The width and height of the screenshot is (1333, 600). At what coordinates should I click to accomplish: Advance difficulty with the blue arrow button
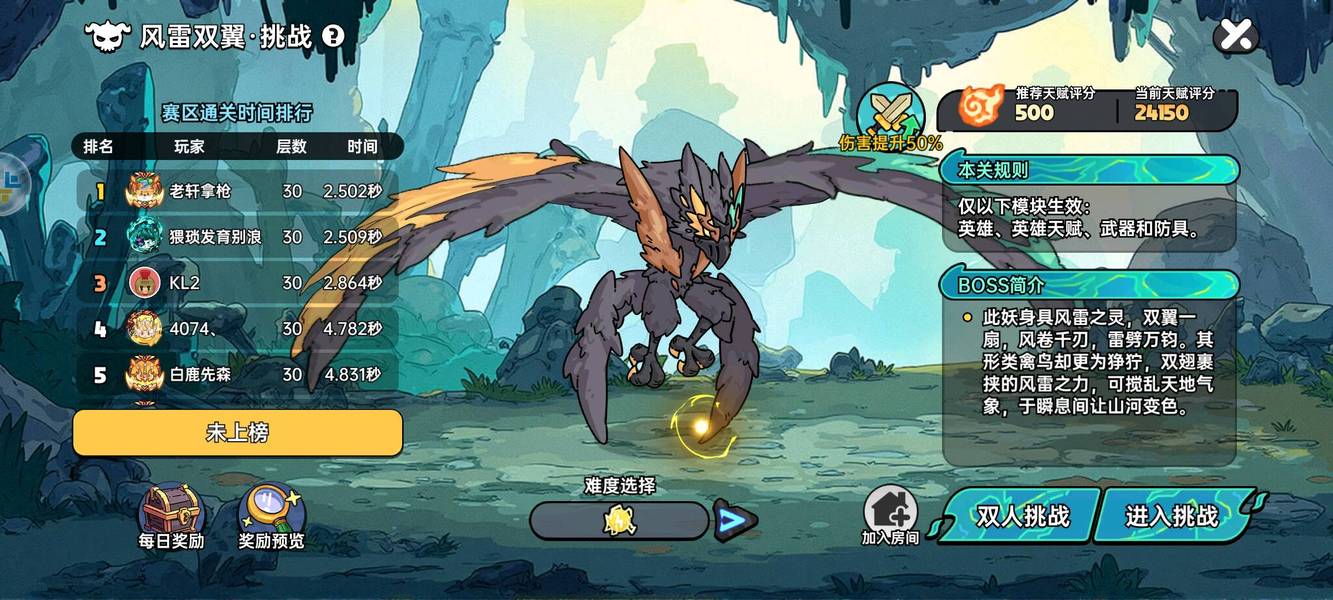[x=734, y=520]
